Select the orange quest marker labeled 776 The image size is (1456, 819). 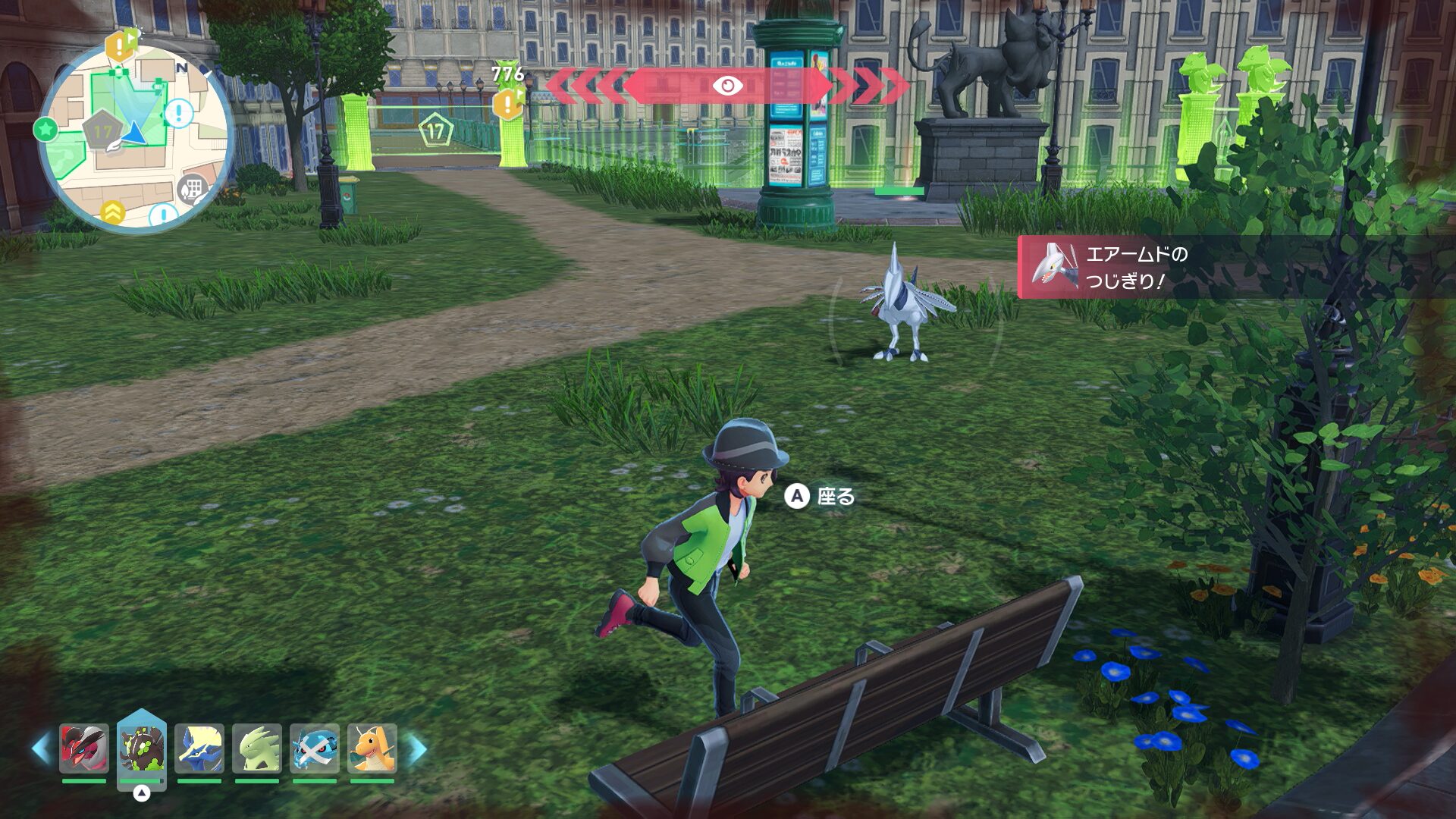(x=508, y=102)
